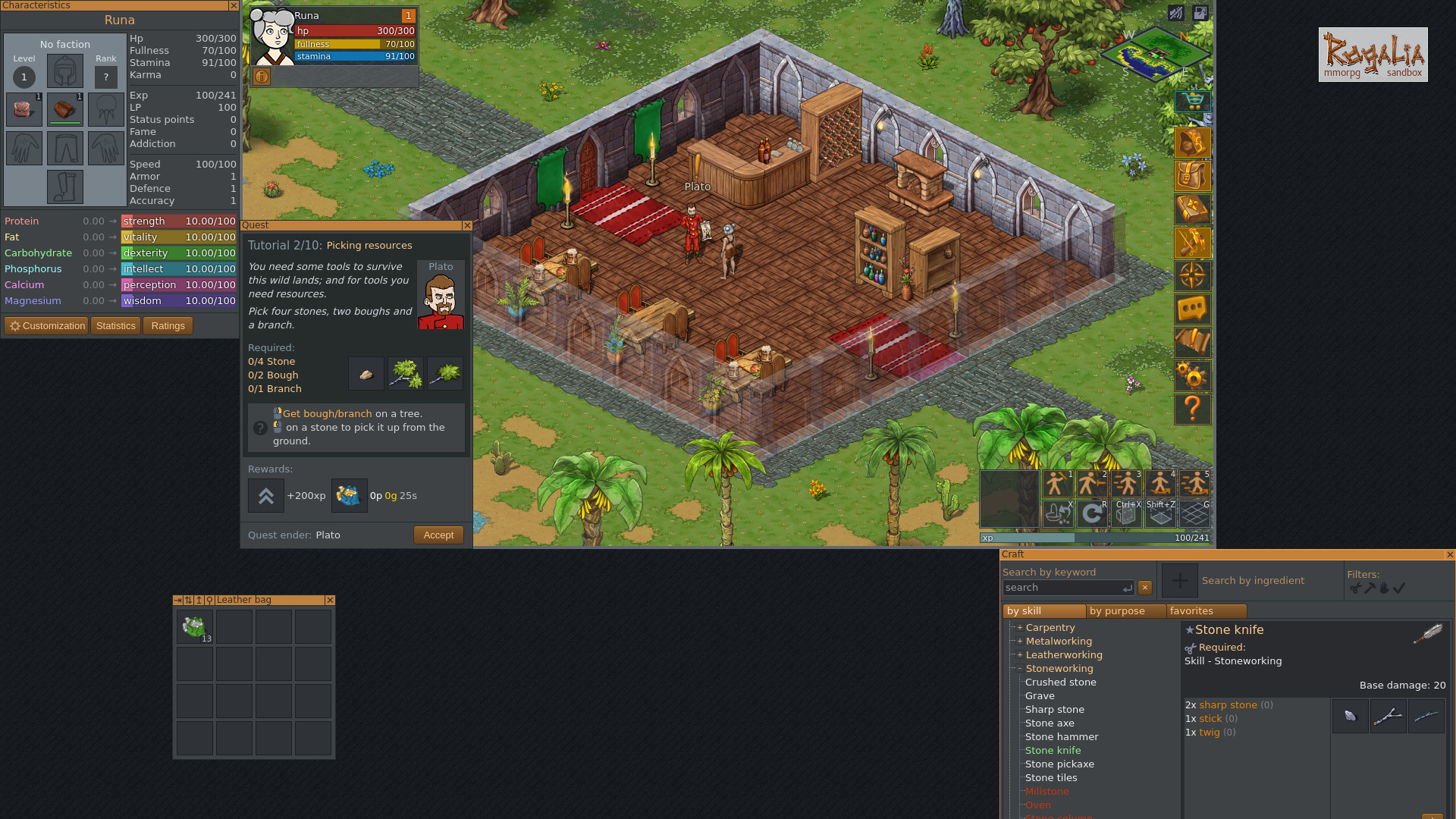Switch to the by purpose craft tab

pos(1116,611)
